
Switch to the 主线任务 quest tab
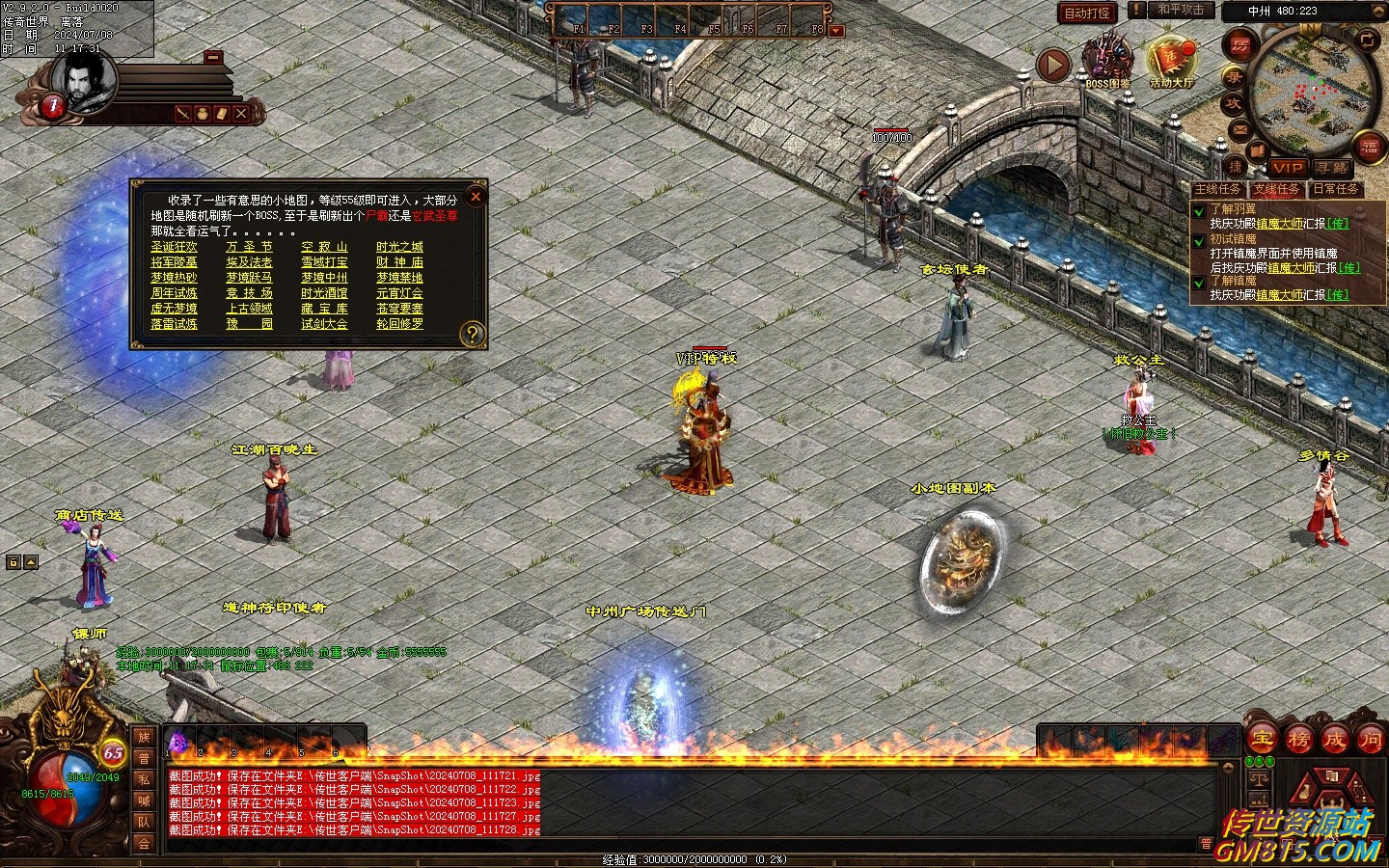[x=1218, y=189]
